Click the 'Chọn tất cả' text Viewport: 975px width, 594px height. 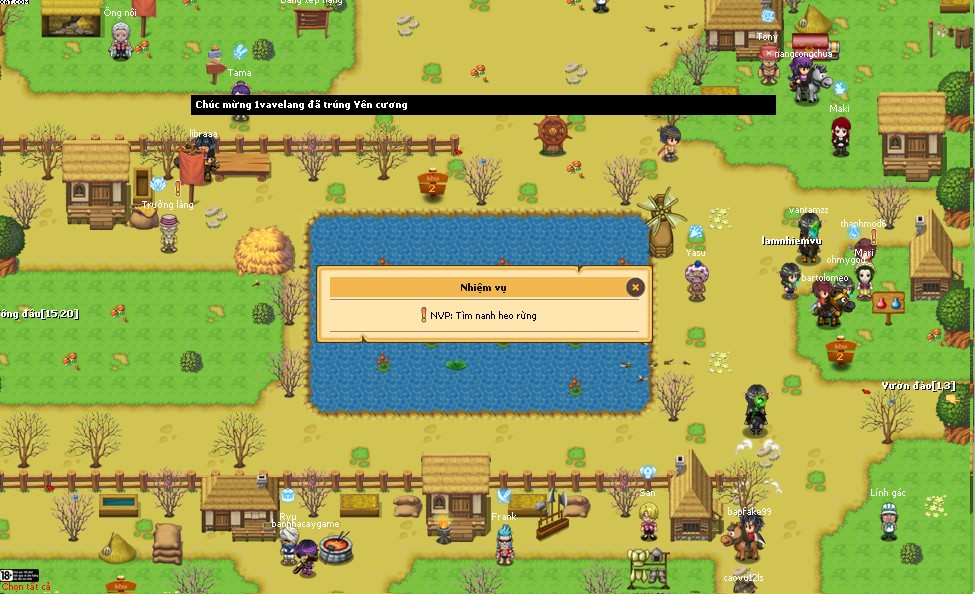coord(26,587)
